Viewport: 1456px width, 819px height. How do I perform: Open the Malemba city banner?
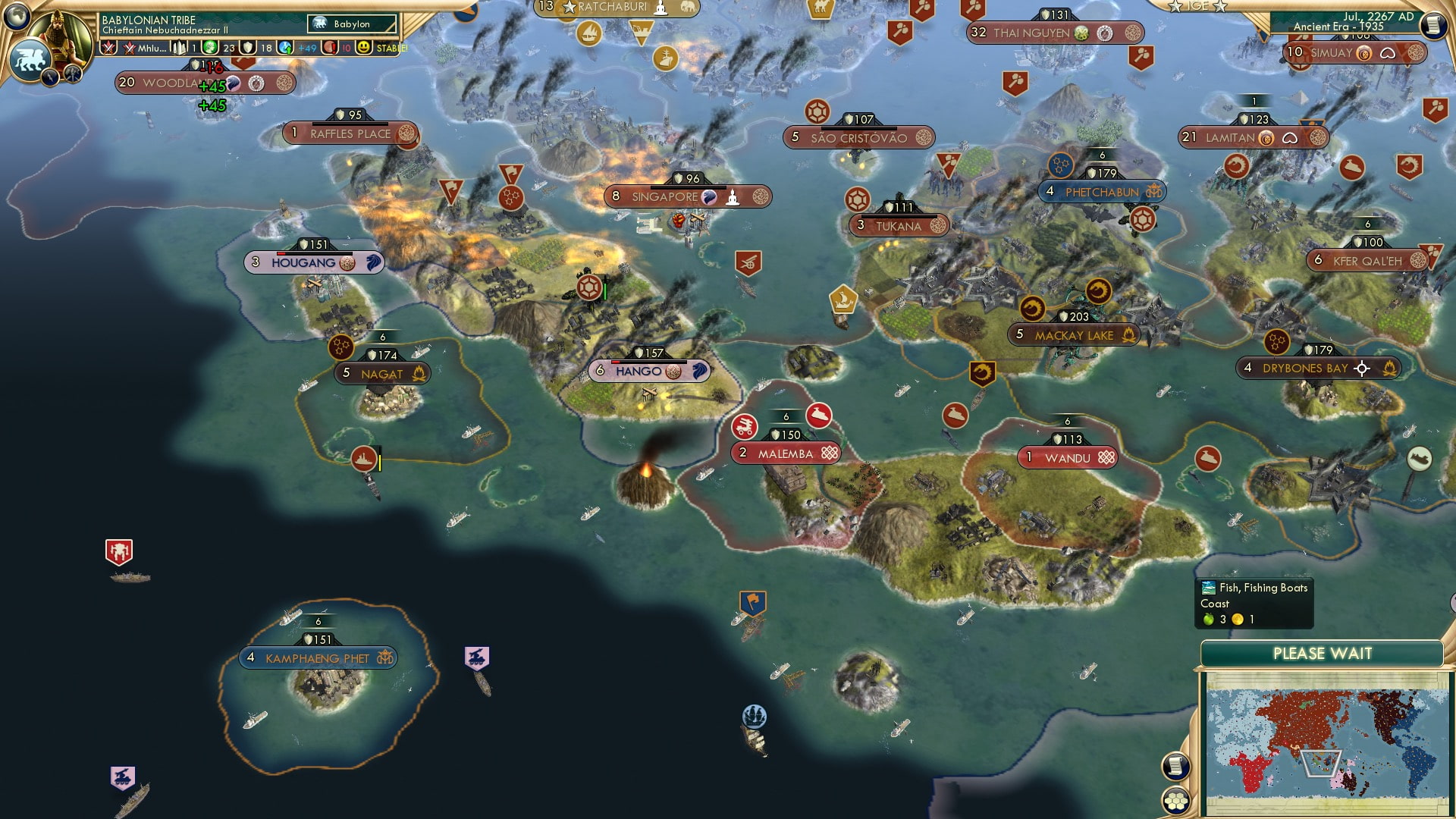pyautogui.click(x=786, y=453)
